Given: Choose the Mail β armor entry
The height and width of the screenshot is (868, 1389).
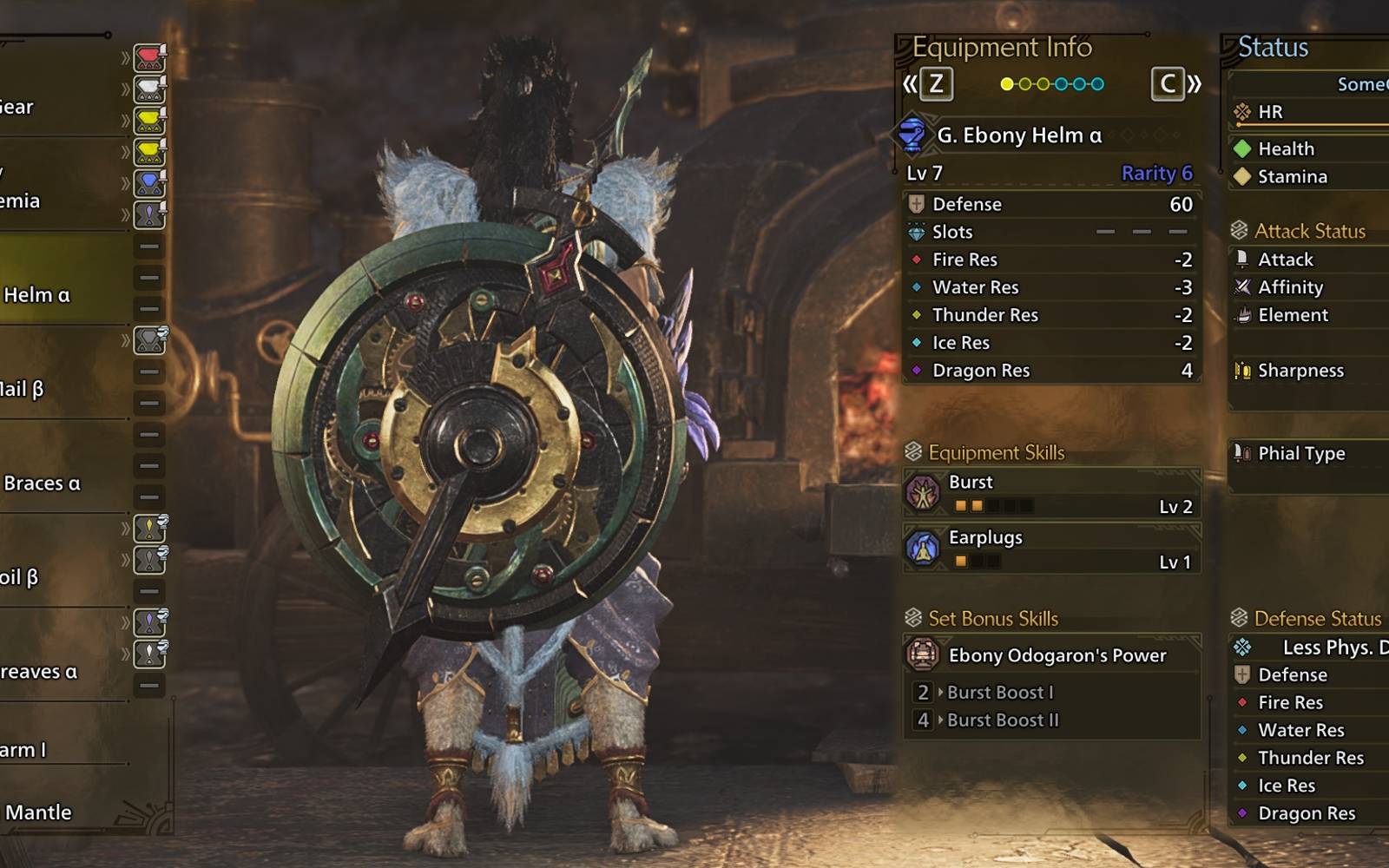Looking at the screenshot, I should pos(24,389).
